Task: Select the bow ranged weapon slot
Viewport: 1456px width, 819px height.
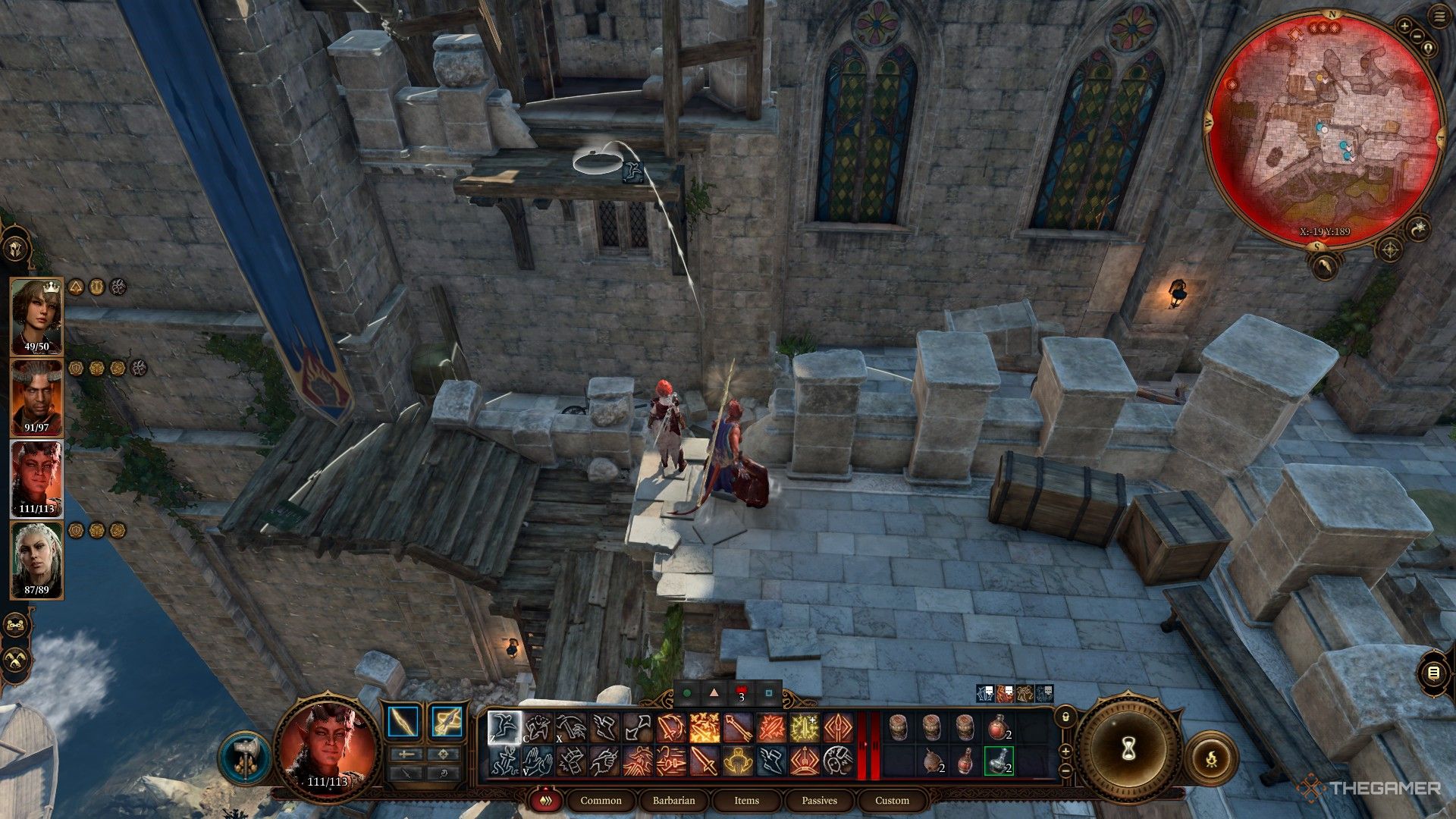Action: pos(447,721)
